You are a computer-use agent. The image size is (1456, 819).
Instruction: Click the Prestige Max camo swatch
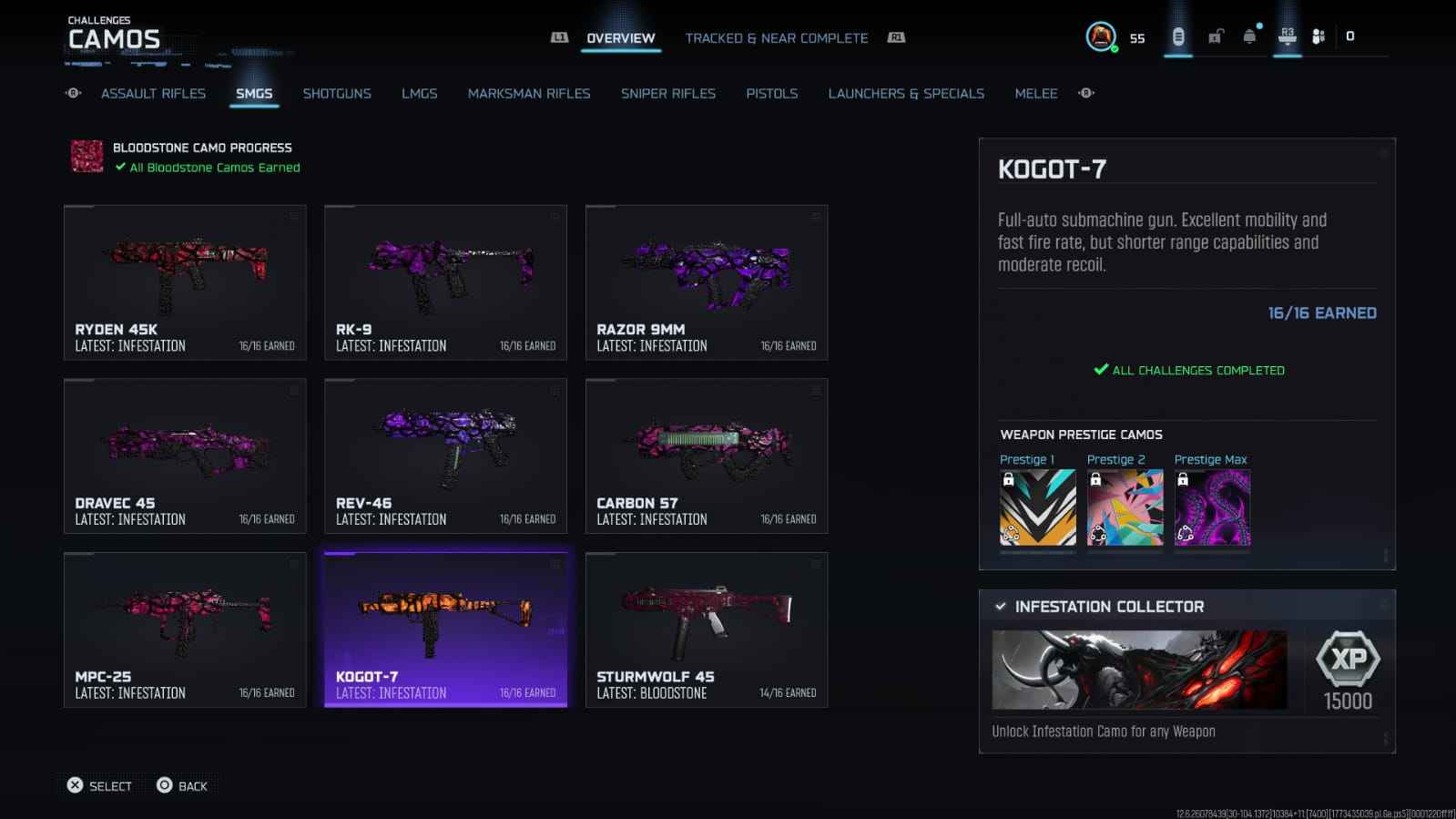click(1211, 507)
